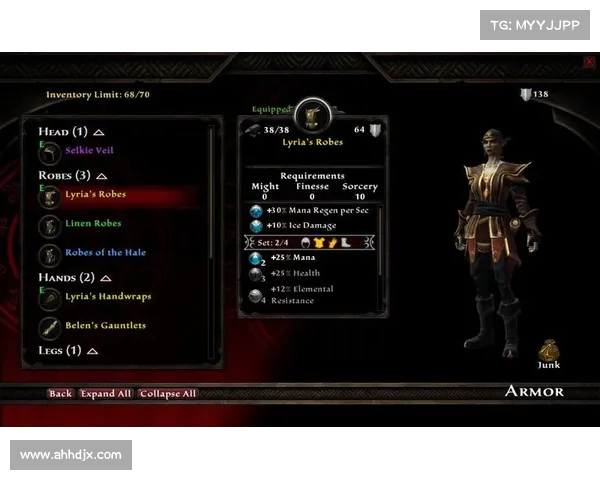
Task: Click the Back button
Action: pos(60,394)
